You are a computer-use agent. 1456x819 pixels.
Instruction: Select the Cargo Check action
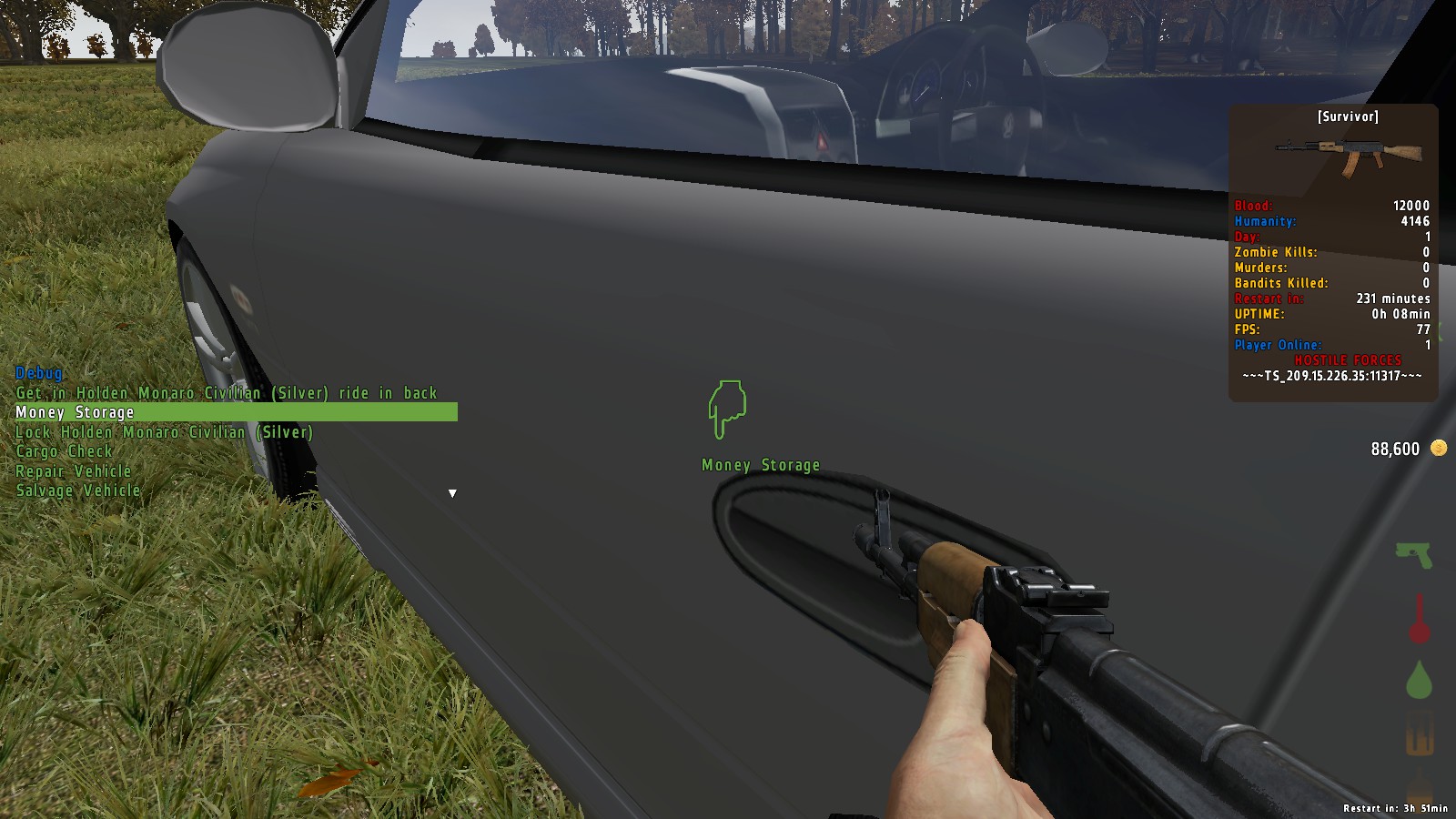64,451
